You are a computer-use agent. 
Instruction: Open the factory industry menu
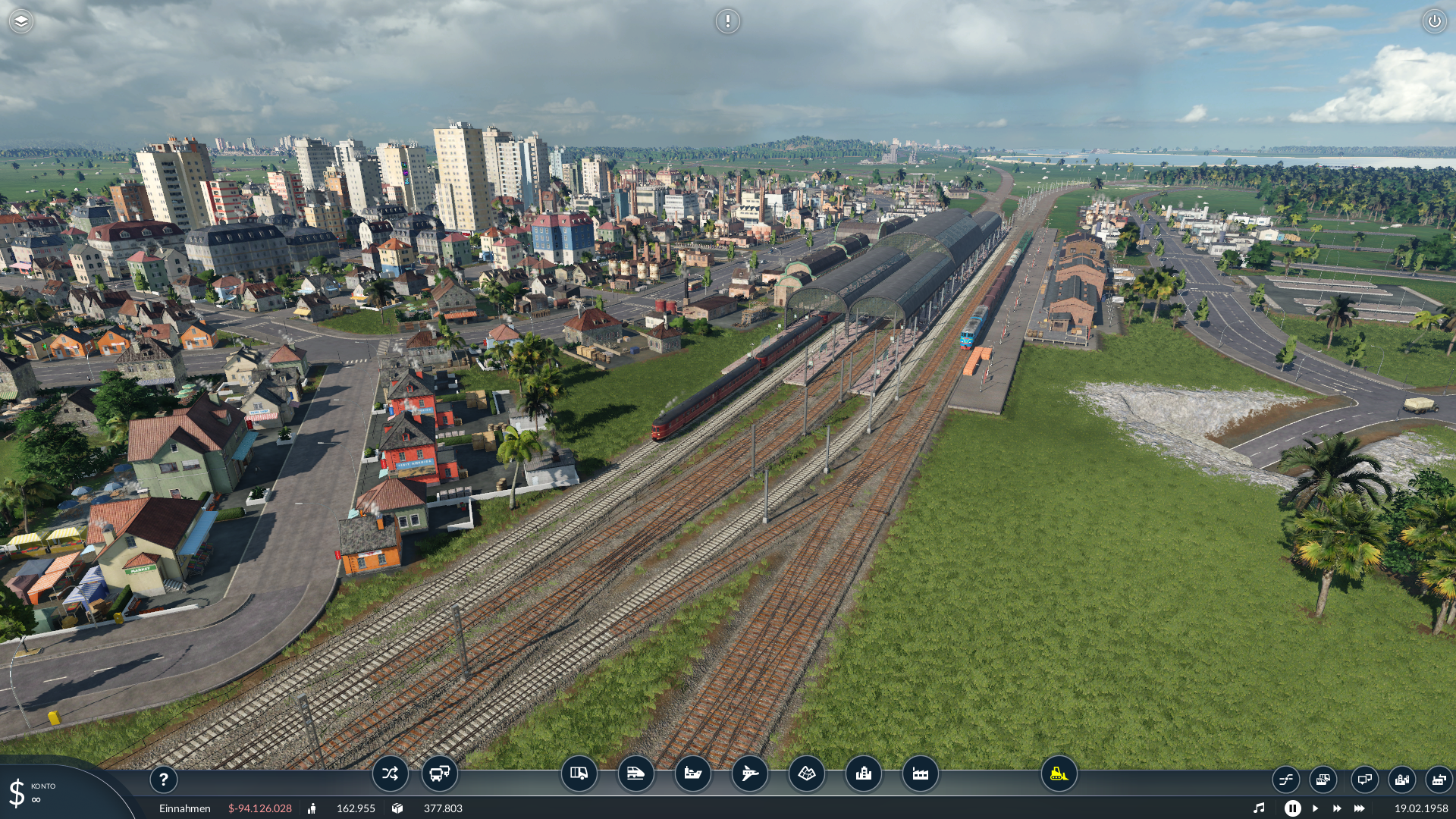921,774
